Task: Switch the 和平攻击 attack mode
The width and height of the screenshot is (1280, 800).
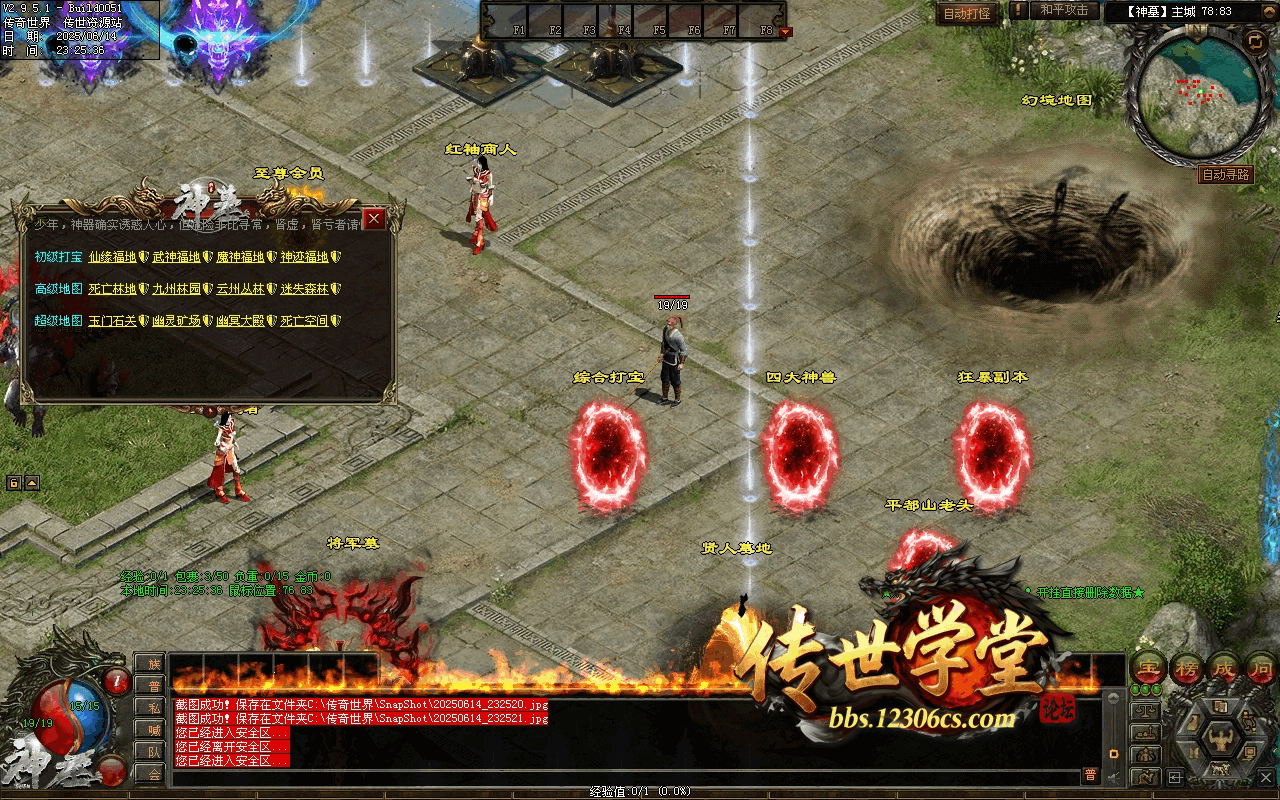Action: pyautogui.click(x=1063, y=11)
